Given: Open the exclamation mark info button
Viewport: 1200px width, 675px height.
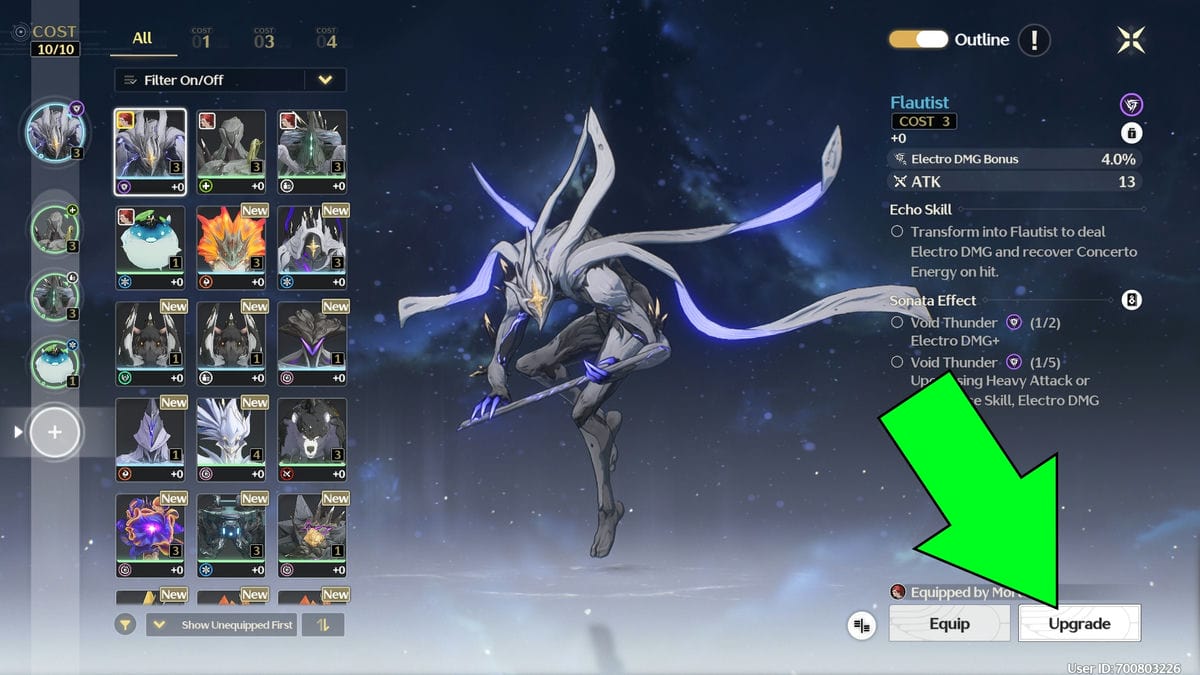Looking at the screenshot, I should (1034, 40).
